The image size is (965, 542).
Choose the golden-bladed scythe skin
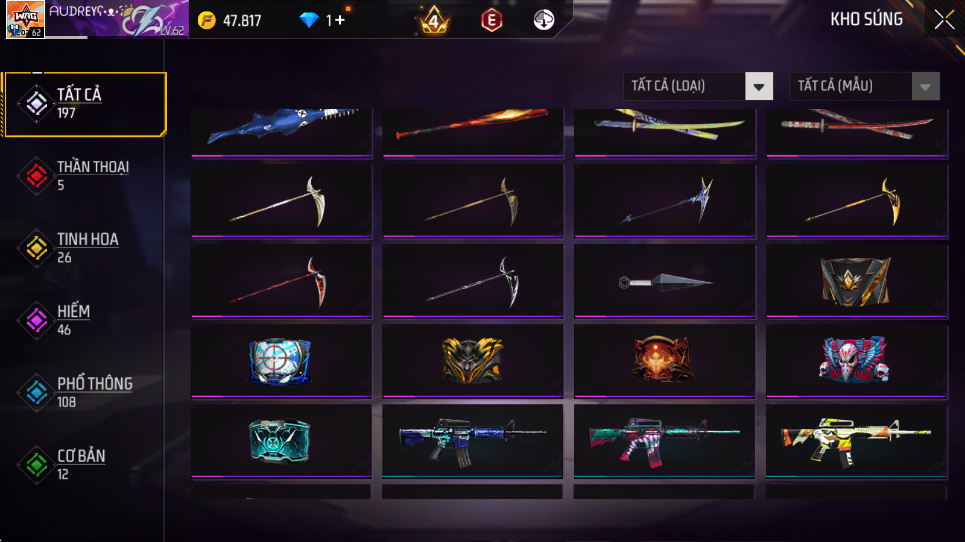click(857, 203)
